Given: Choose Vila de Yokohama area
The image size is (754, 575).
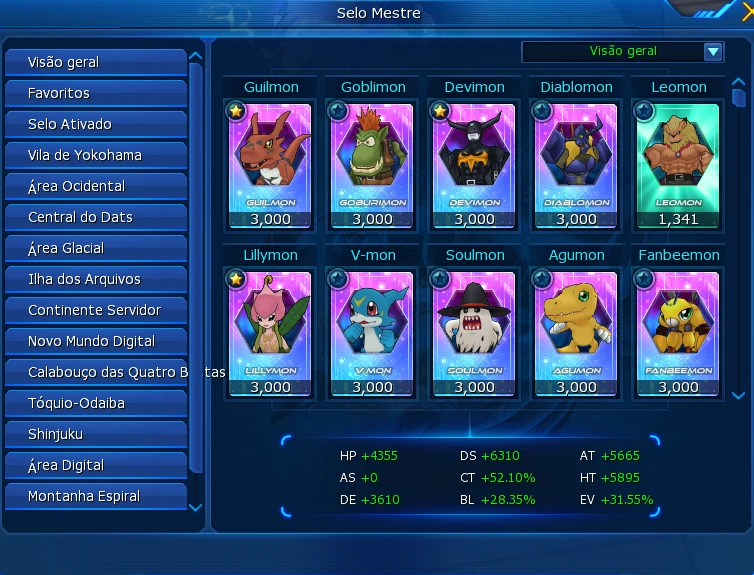Looking at the screenshot, I should 95,155.
